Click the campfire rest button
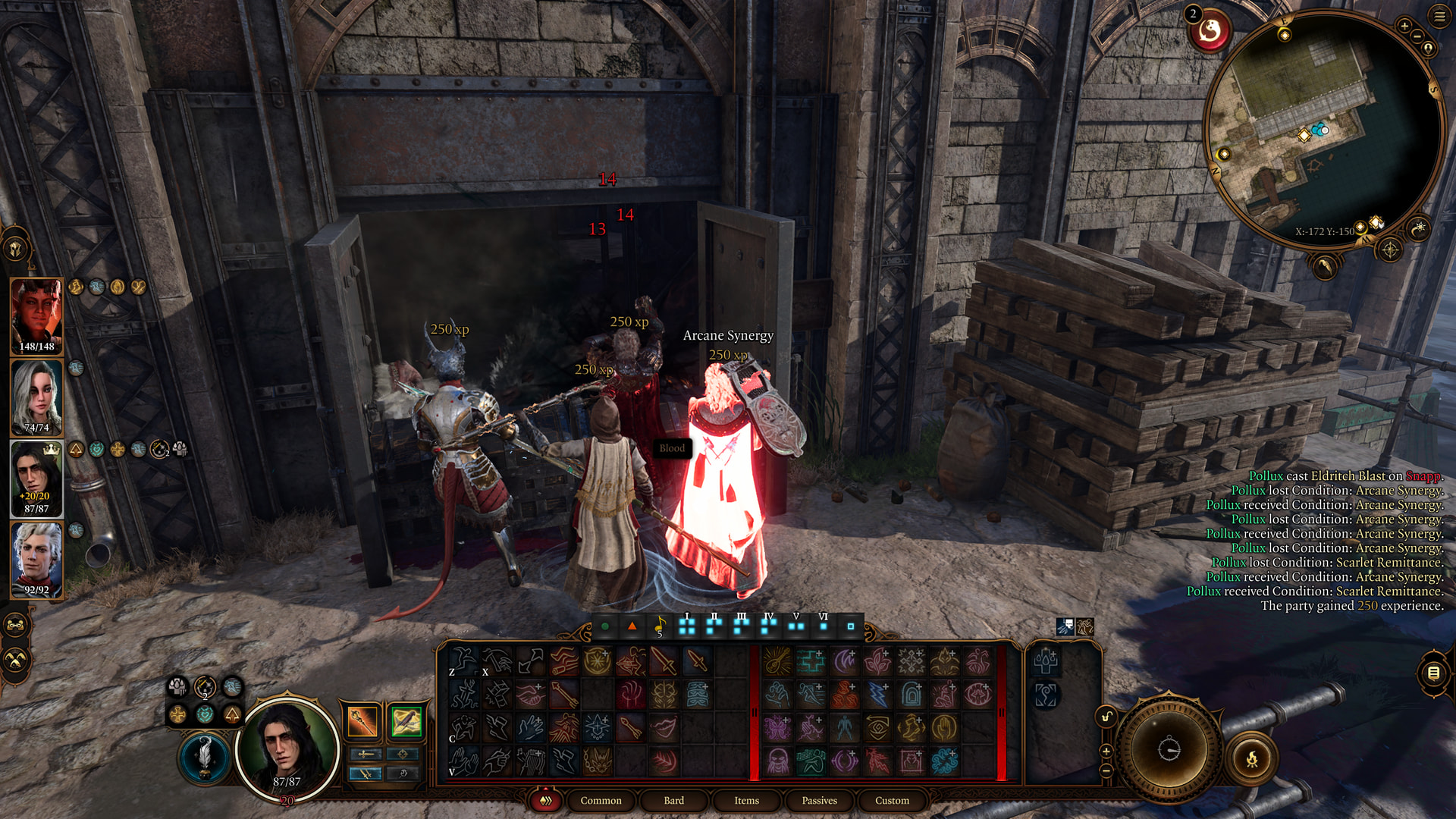 tap(1252, 758)
